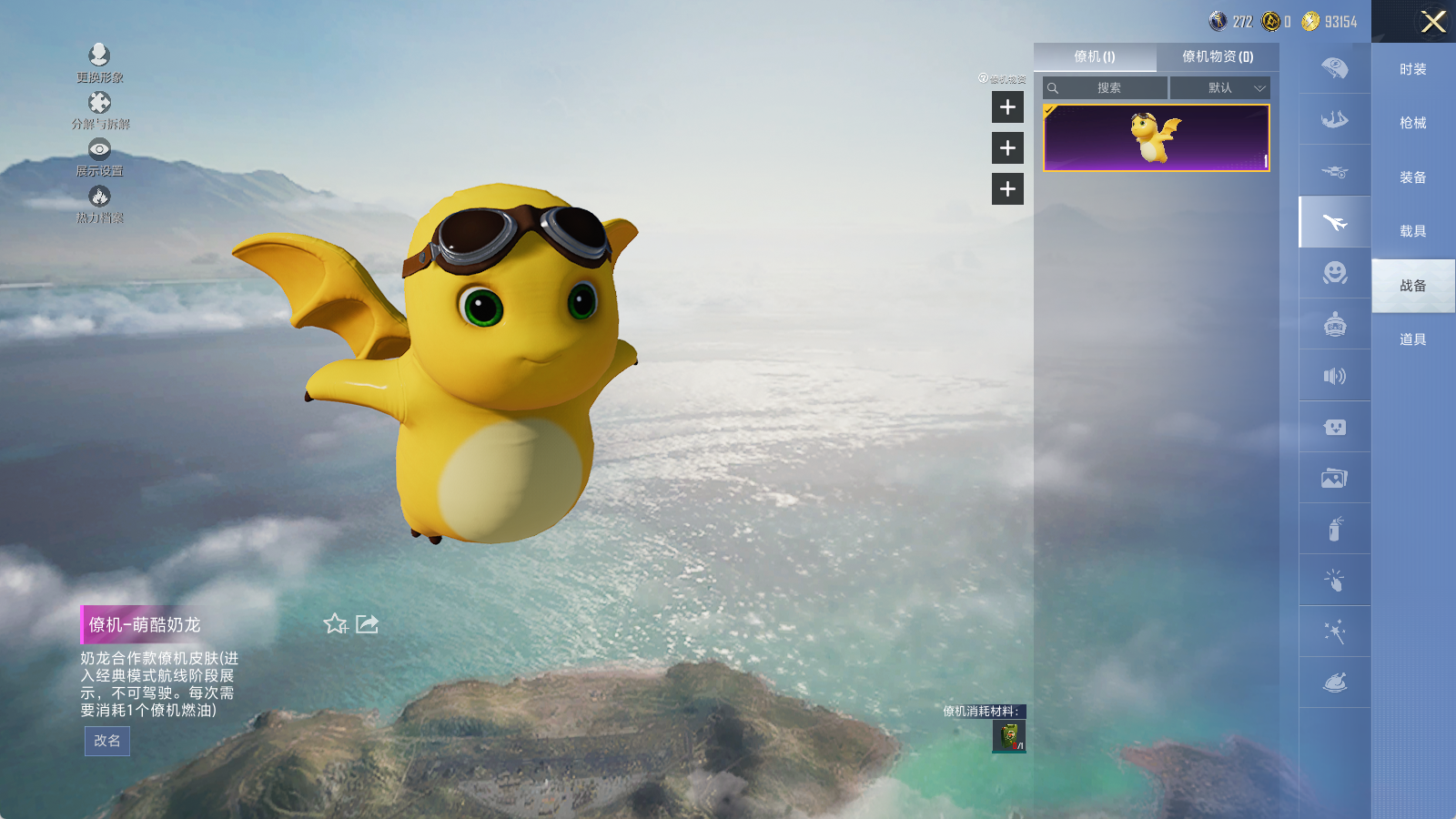Select the 装备 category

coord(1412,177)
